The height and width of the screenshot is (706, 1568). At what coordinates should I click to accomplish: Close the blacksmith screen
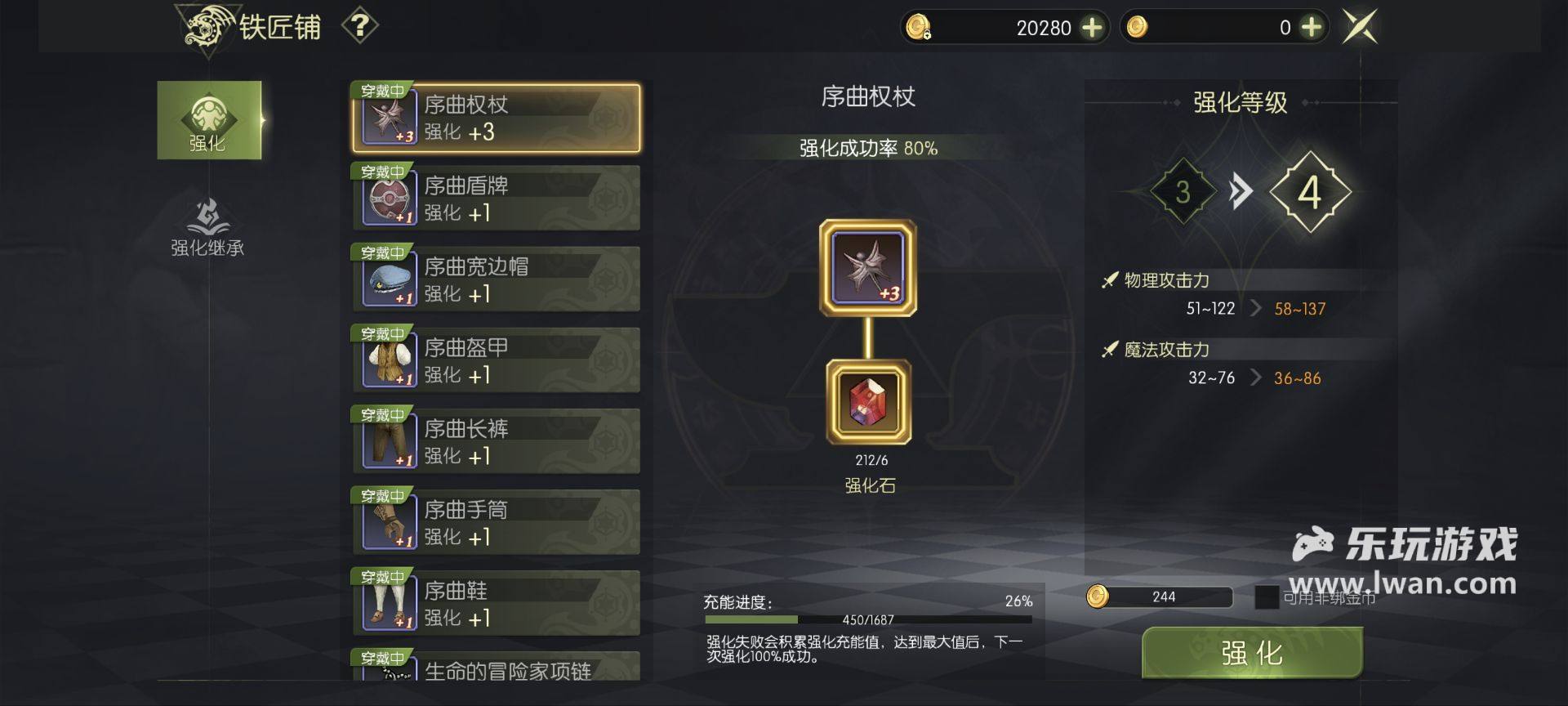1361,27
